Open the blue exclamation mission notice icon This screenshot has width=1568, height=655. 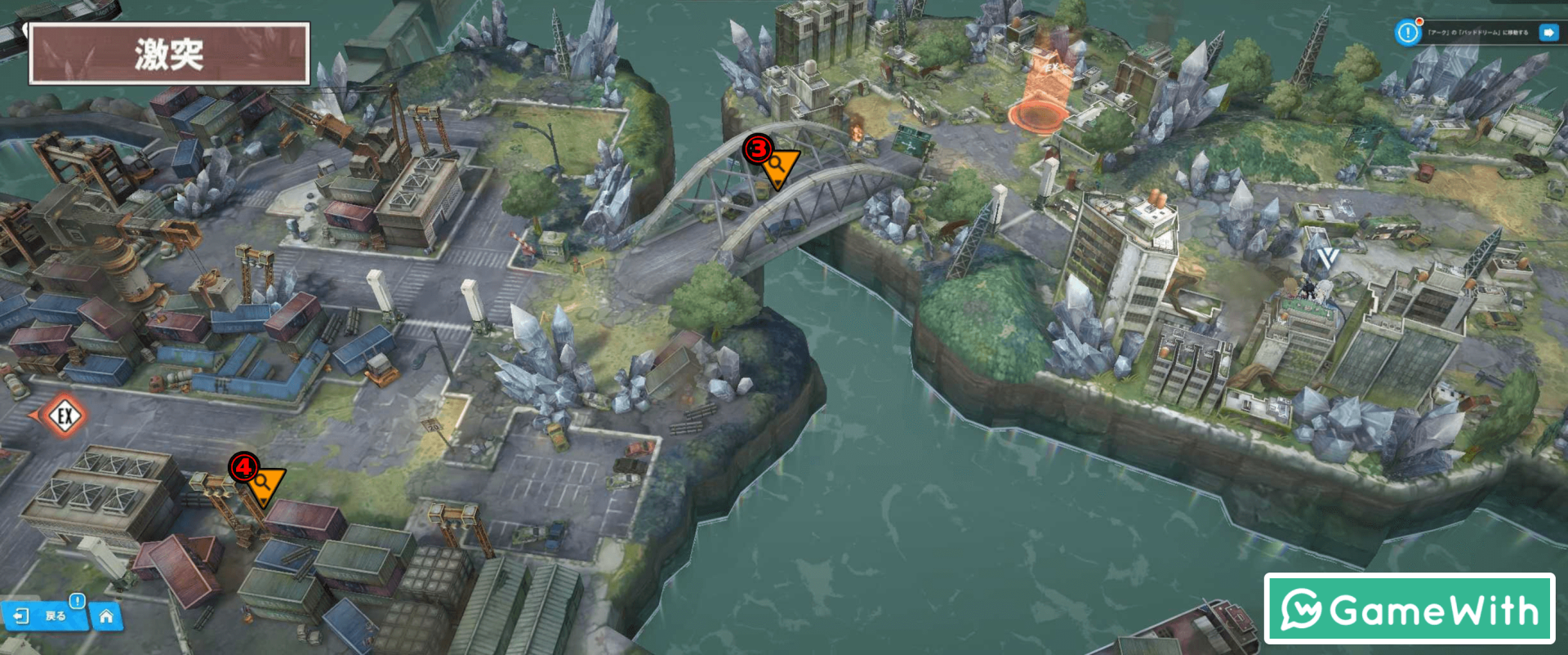pos(1407,33)
